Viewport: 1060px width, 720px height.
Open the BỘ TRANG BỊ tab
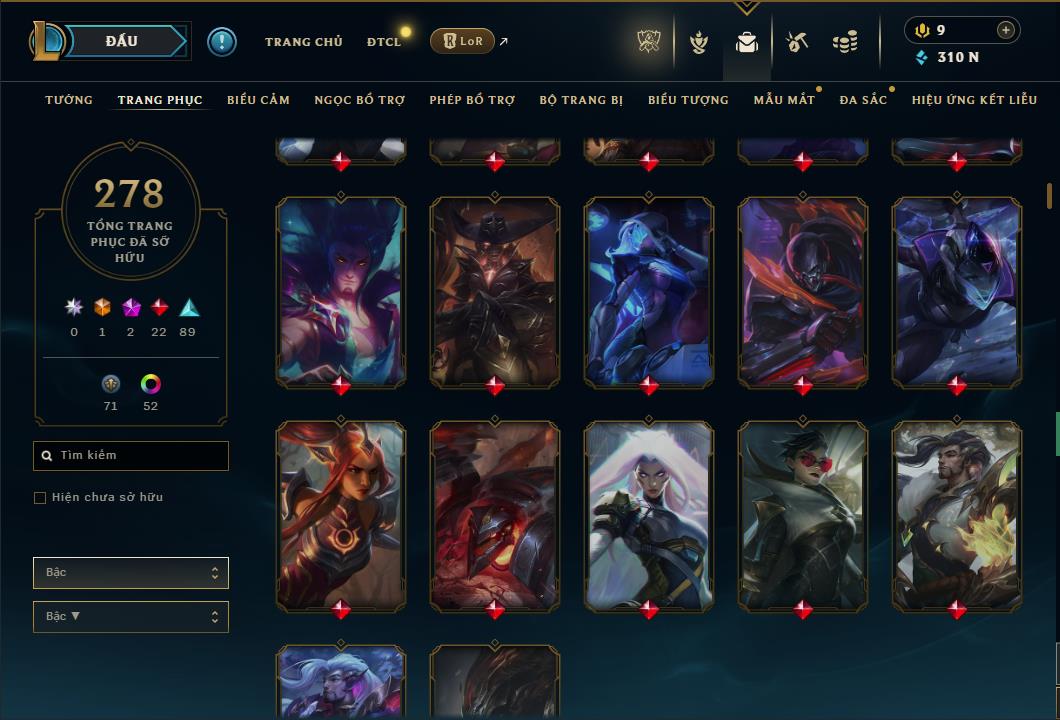point(581,100)
